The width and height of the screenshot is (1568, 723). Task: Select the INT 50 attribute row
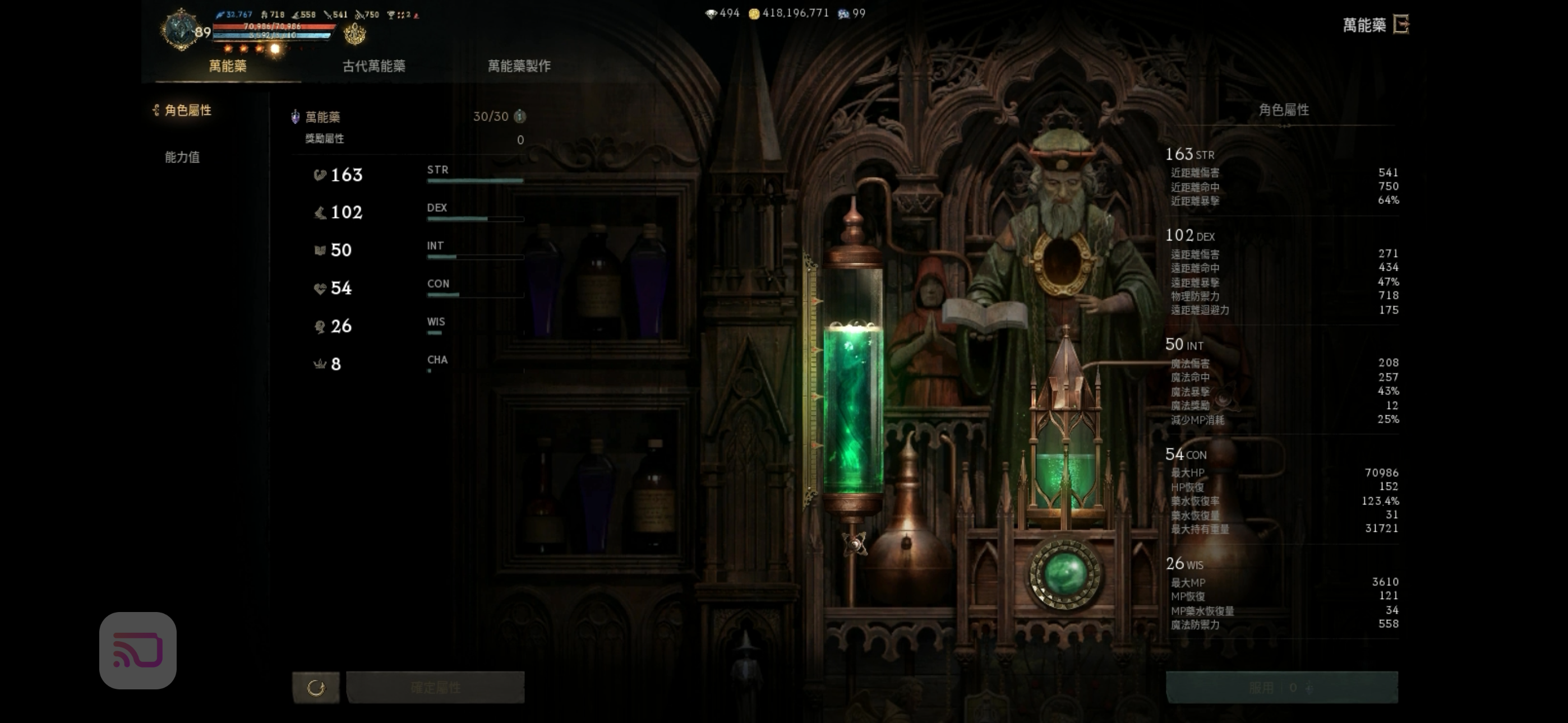pyautogui.click(x=417, y=250)
